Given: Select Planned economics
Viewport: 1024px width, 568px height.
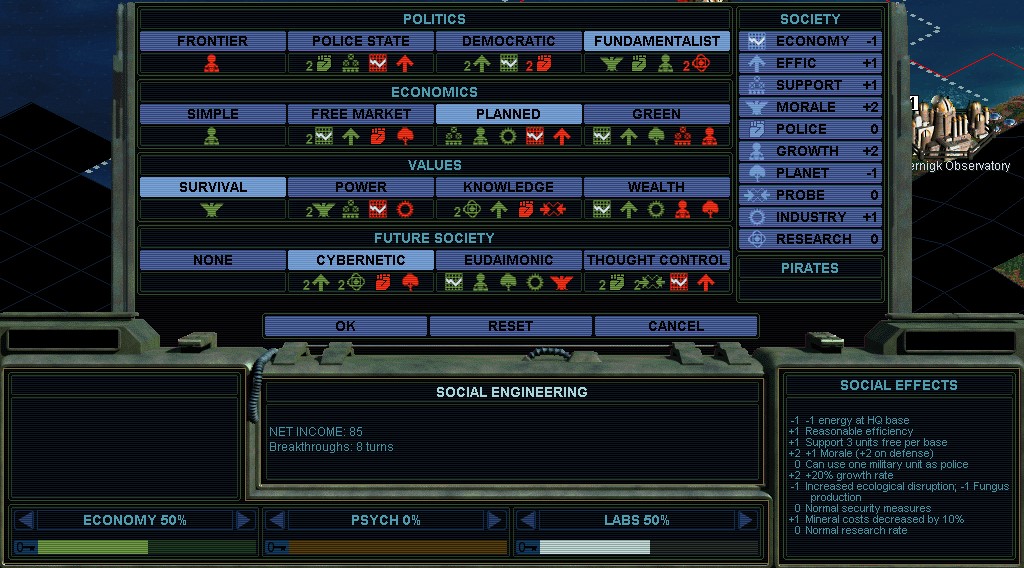Looking at the screenshot, I should click(509, 114).
